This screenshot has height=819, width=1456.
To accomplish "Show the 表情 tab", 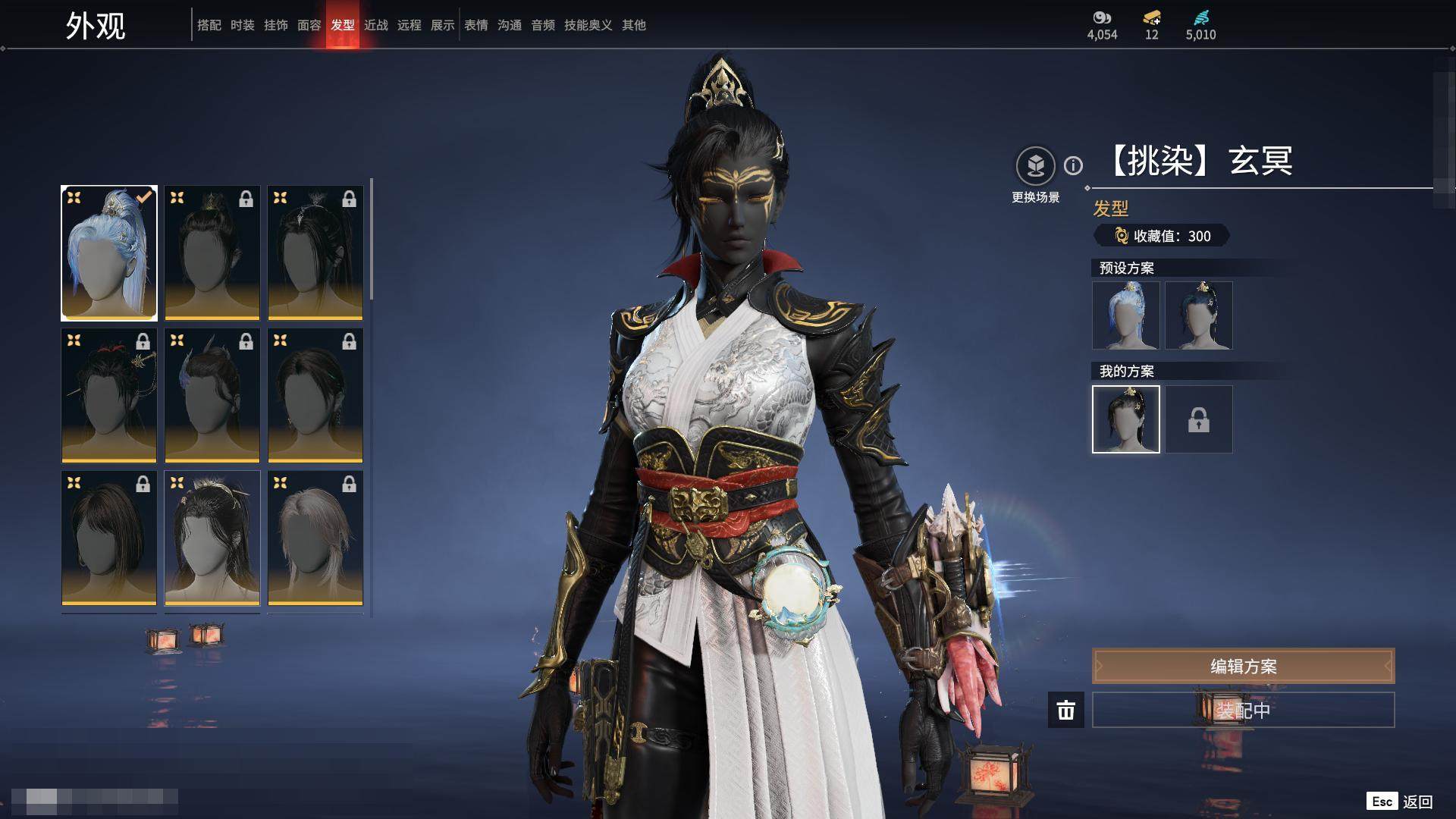I will pos(475,25).
